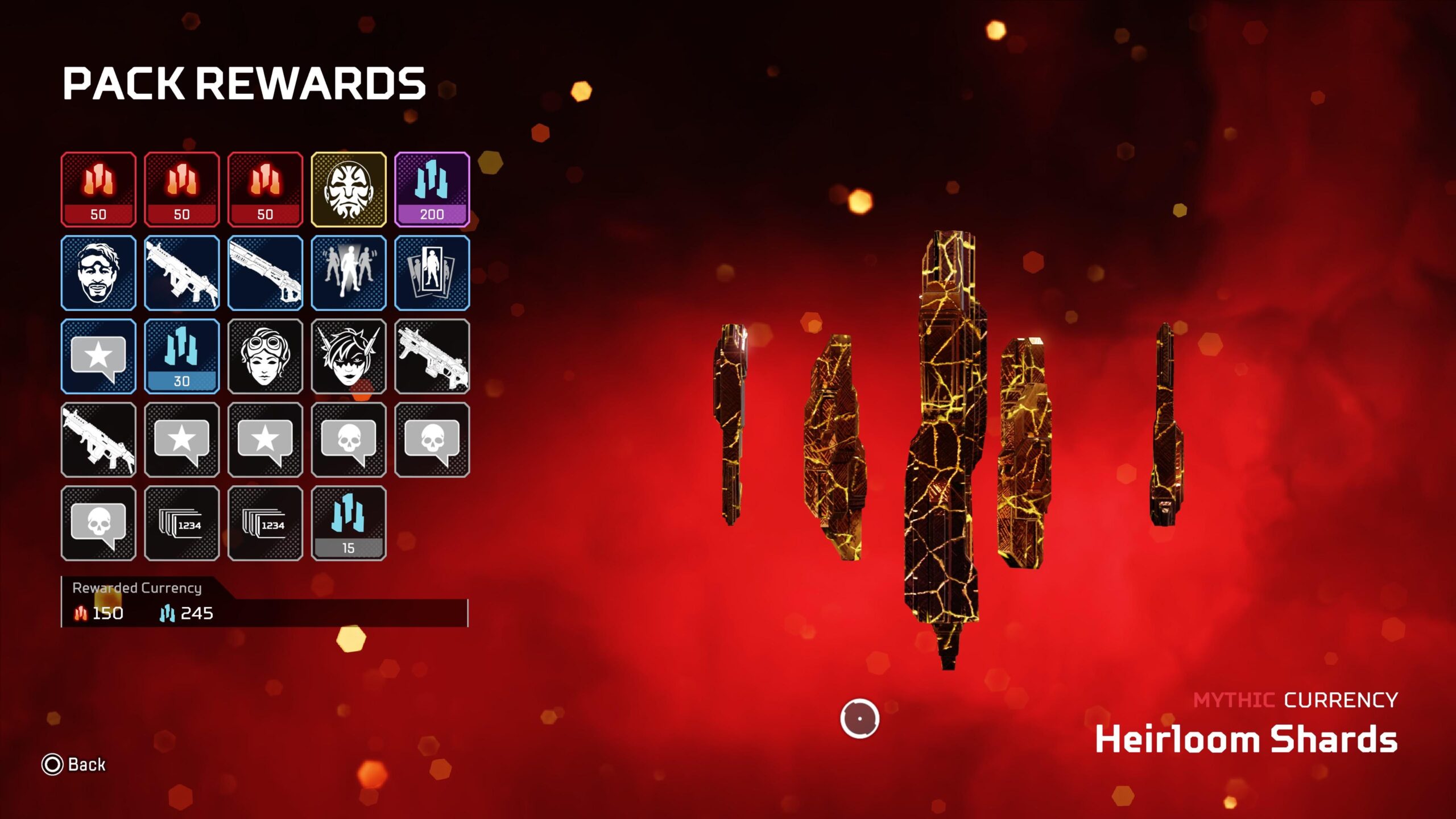Open the blue three-figure emote reward

(349, 273)
